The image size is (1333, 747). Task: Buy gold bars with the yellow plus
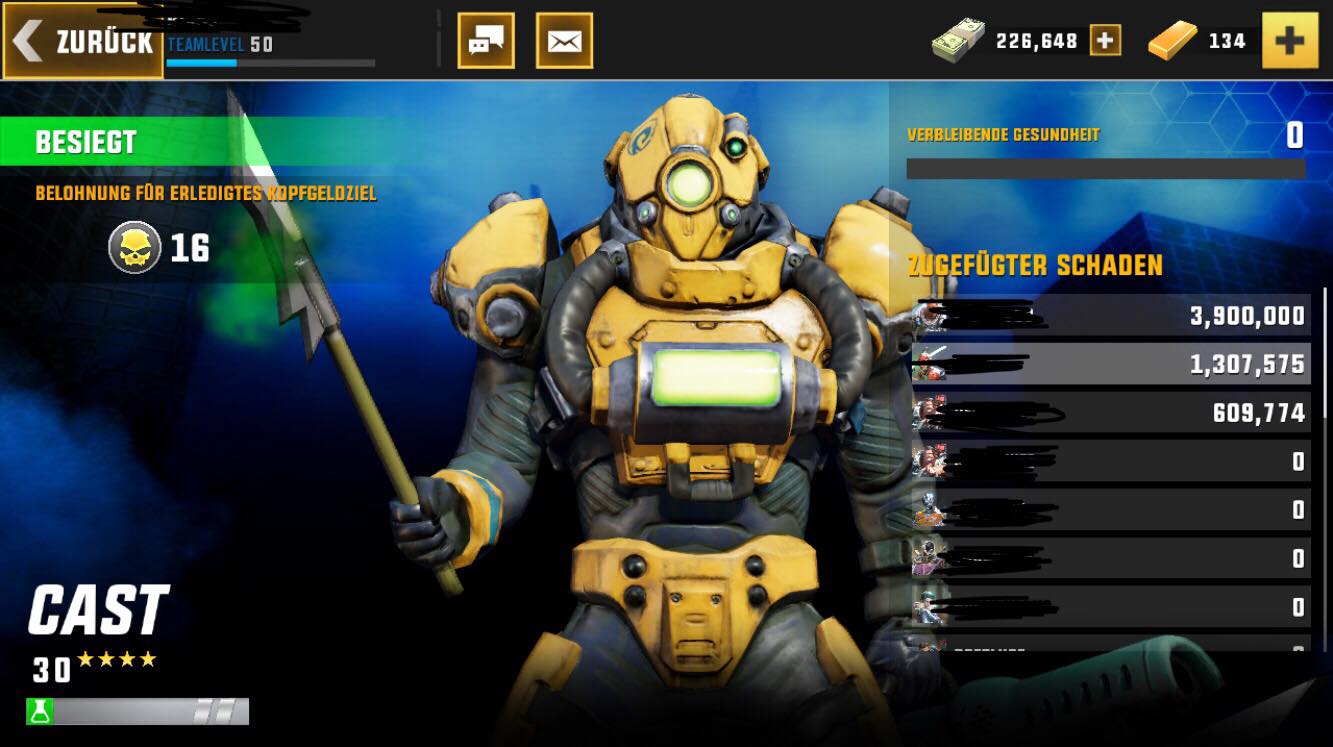[1290, 40]
